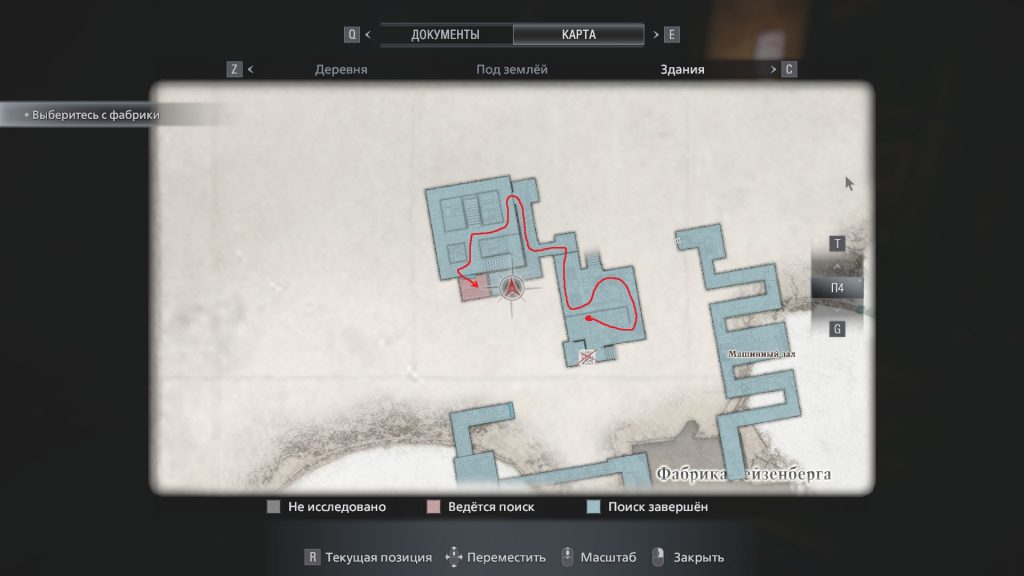Select the П4 floor level indicator
Image resolution: width=1024 pixels, height=576 pixels.
click(x=837, y=288)
